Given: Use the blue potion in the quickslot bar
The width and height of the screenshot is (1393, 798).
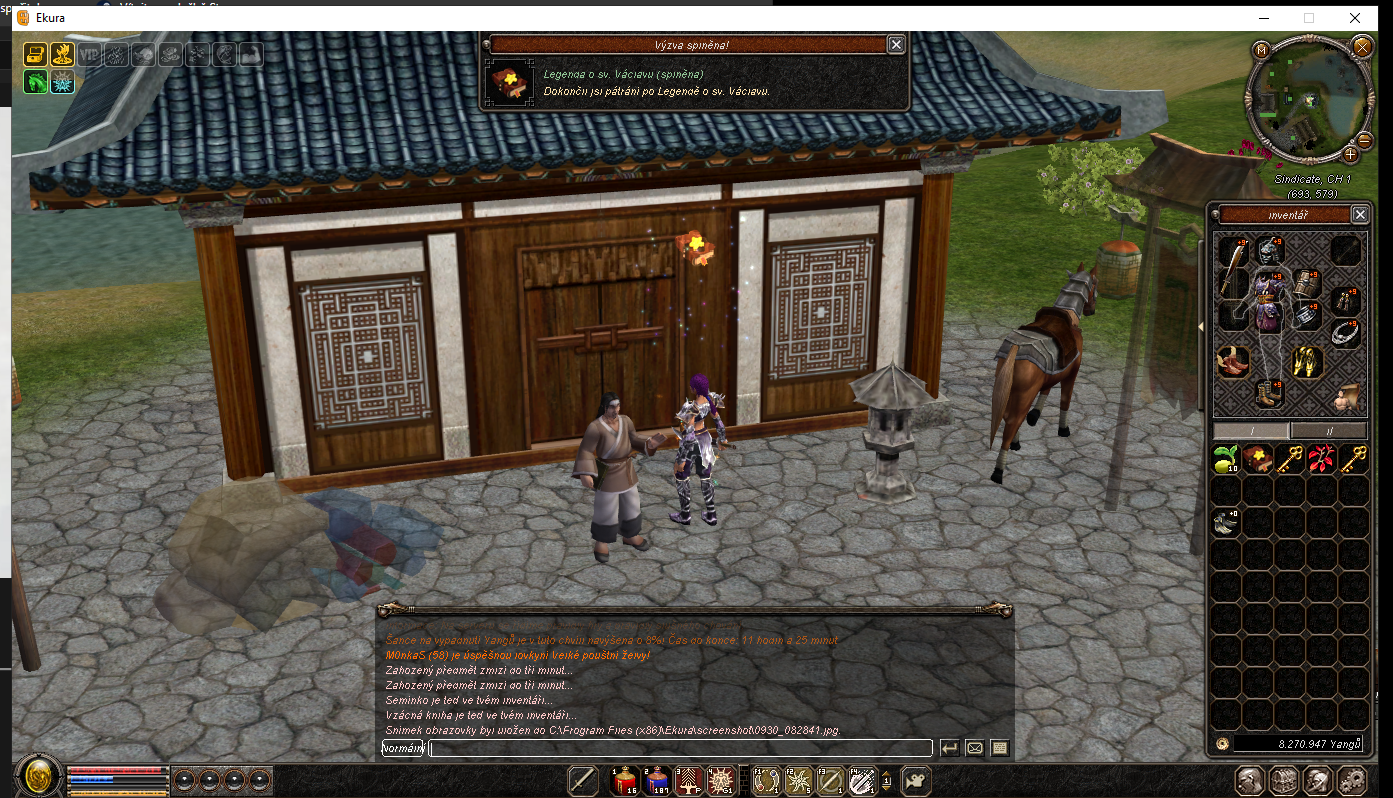Looking at the screenshot, I should coord(657,780).
